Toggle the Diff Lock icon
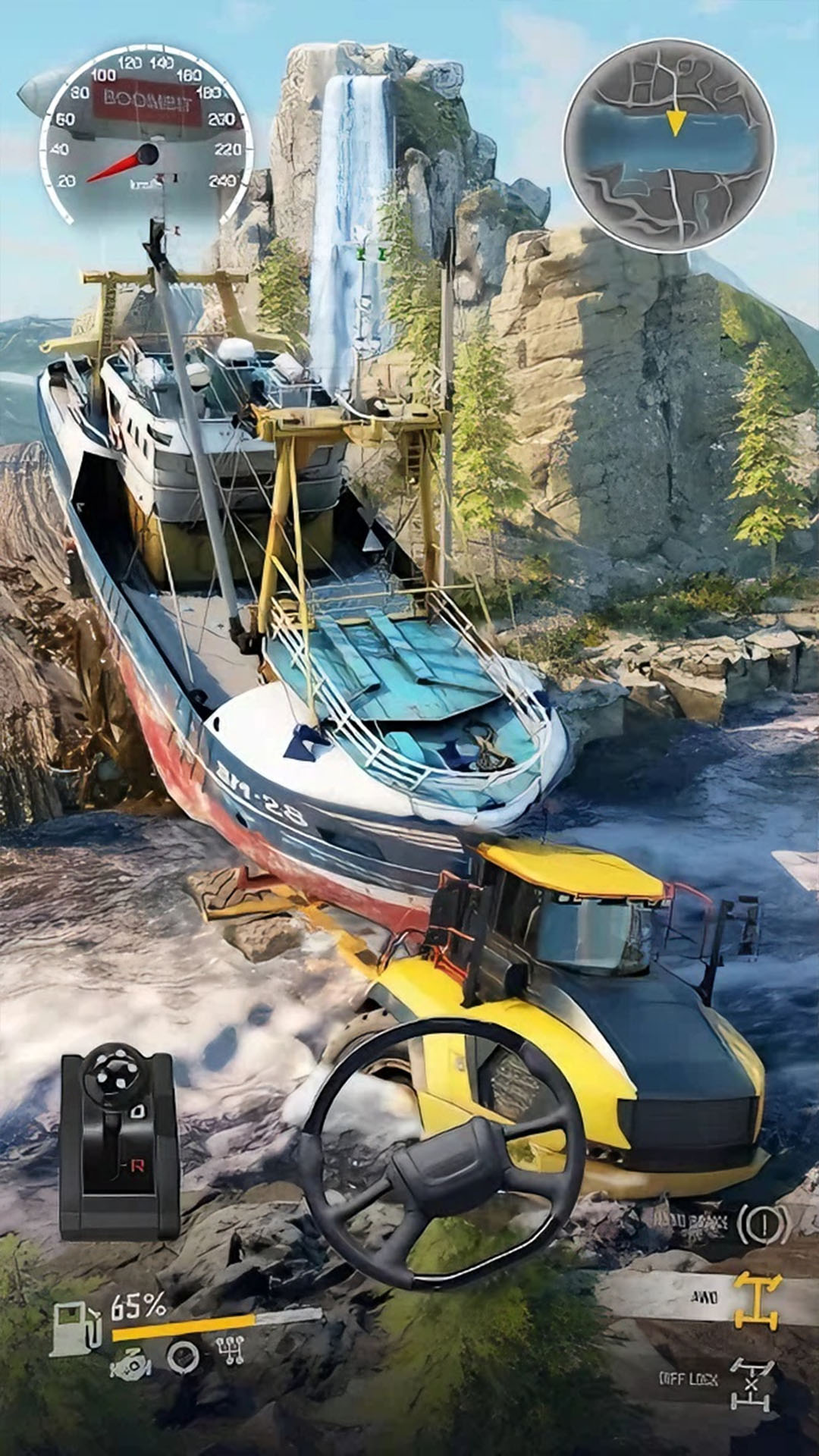 click(752, 1383)
